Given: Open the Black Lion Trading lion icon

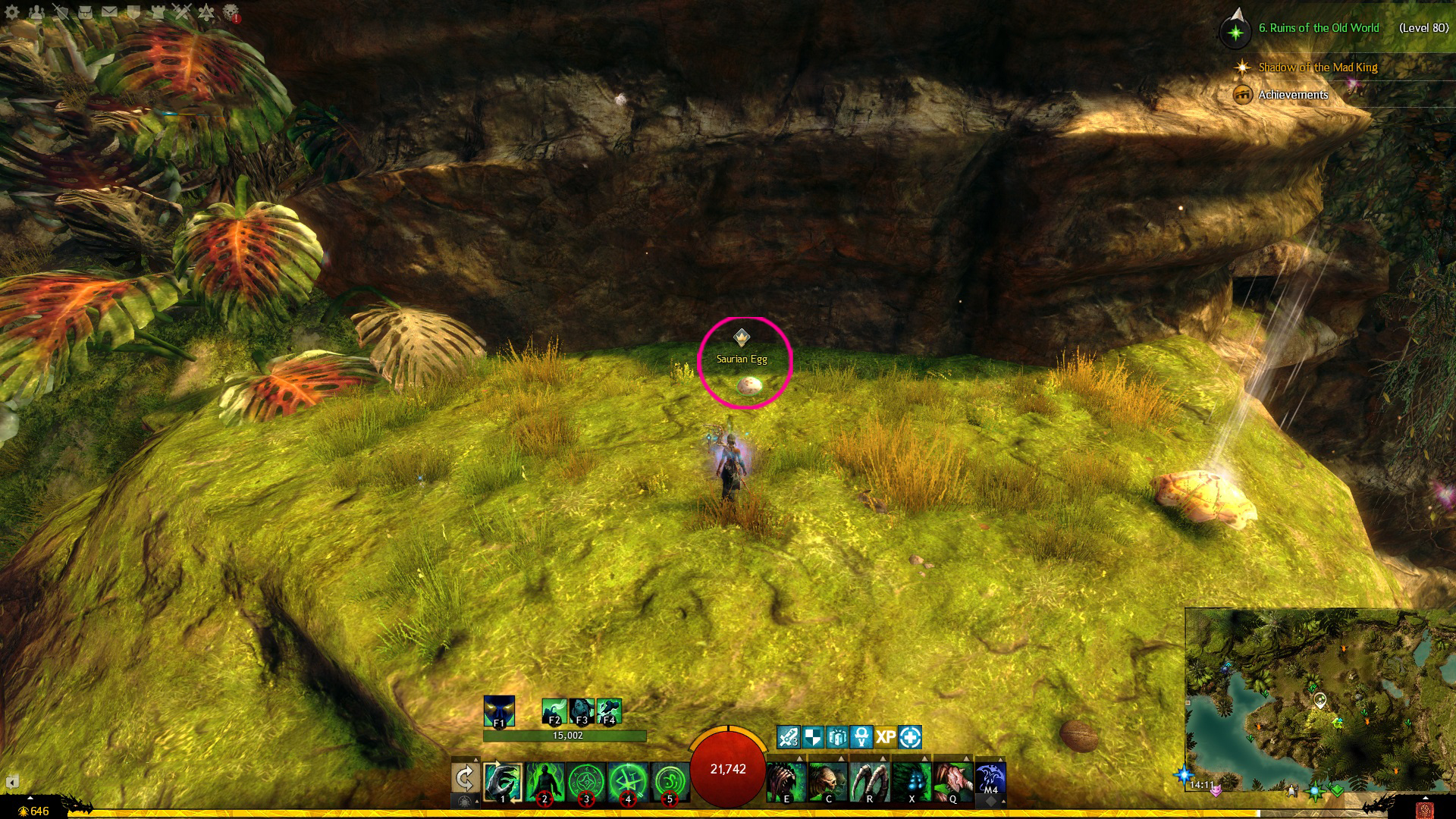Looking at the screenshot, I should pos(231,12).
